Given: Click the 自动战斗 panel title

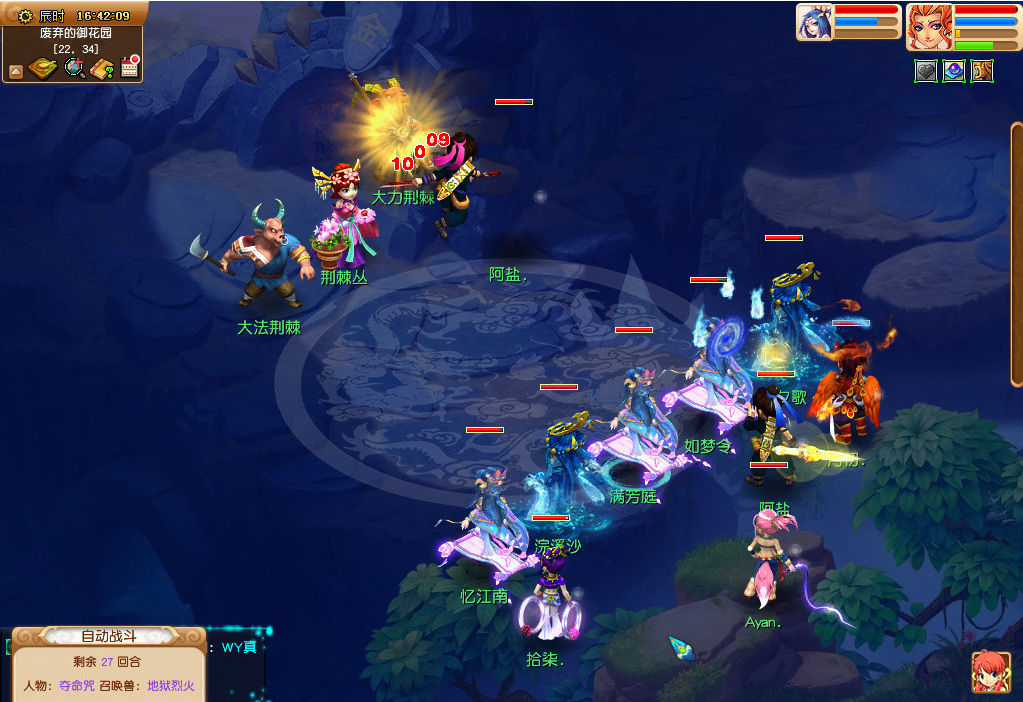Looking at the screenshot, I should pyautogui.click(x=108, y=636).
